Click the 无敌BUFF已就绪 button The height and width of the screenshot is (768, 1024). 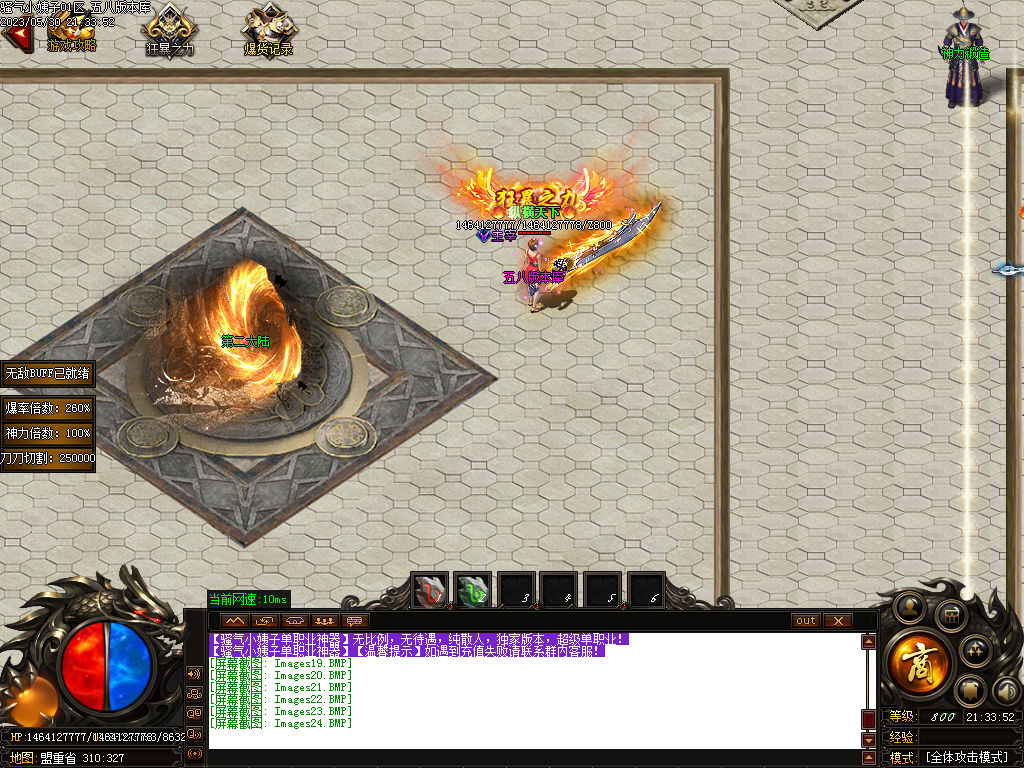tap(48, 373)
